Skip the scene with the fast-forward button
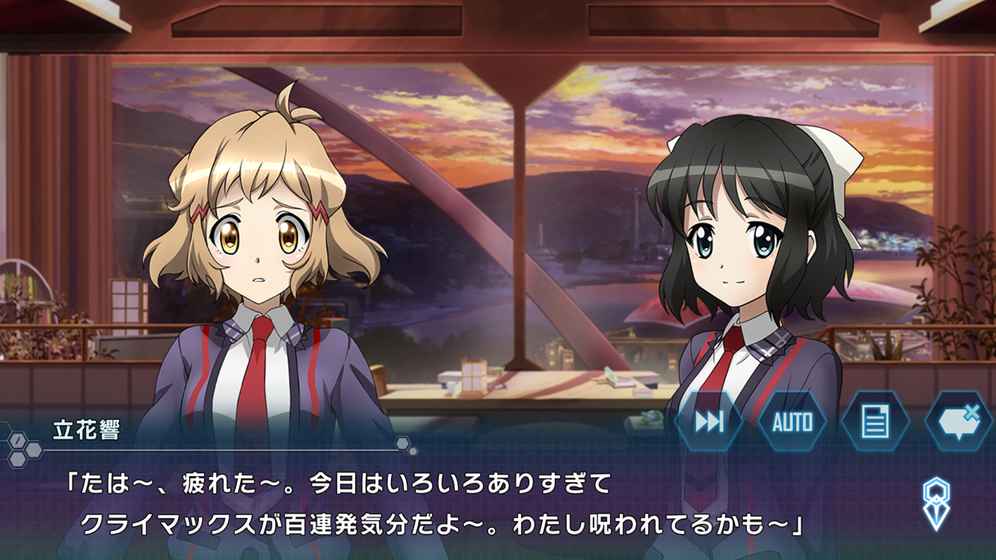The width and height of the screenshot is (996, 560). 709,421
